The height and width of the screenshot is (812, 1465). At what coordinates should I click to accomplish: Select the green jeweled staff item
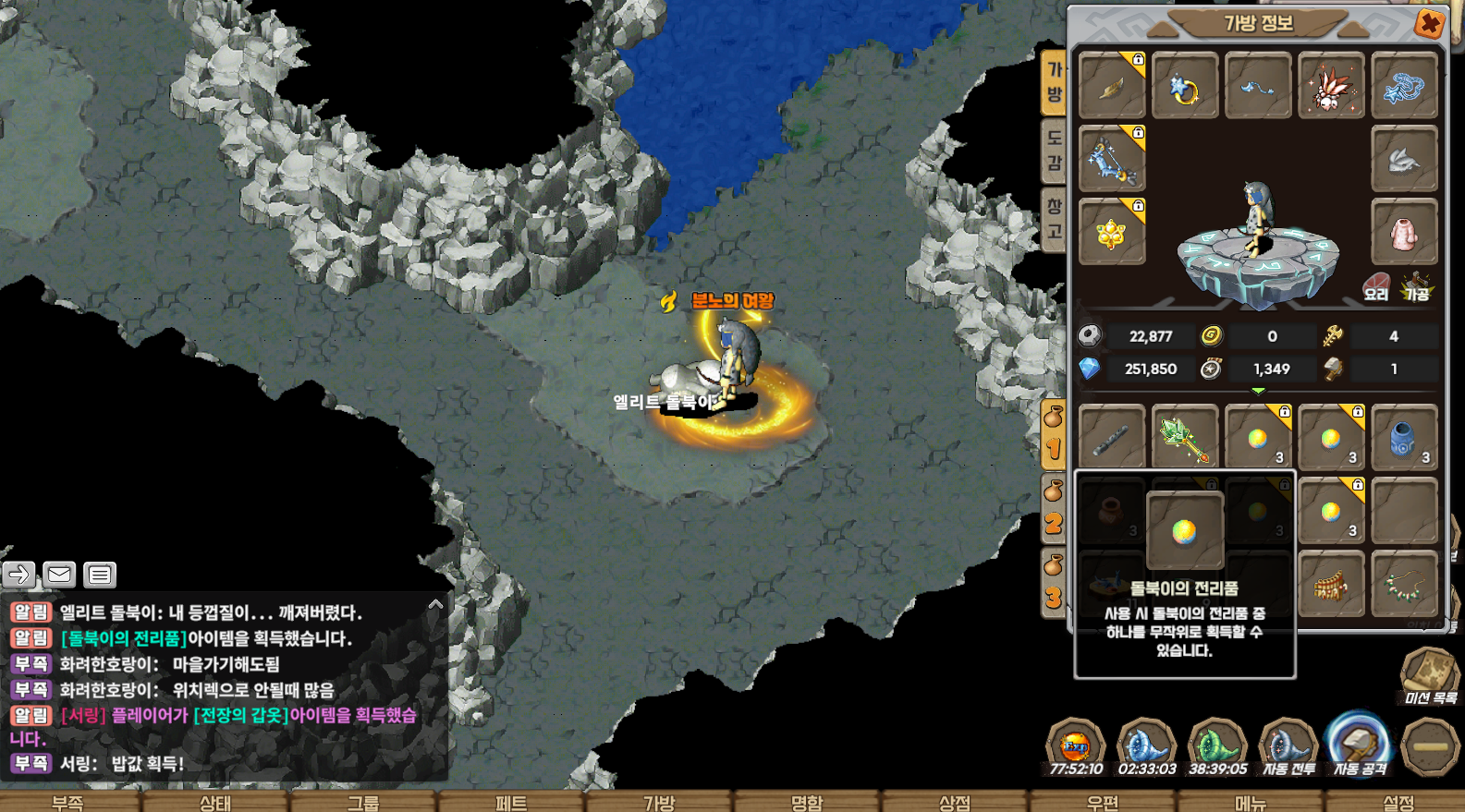[1185, 438]
